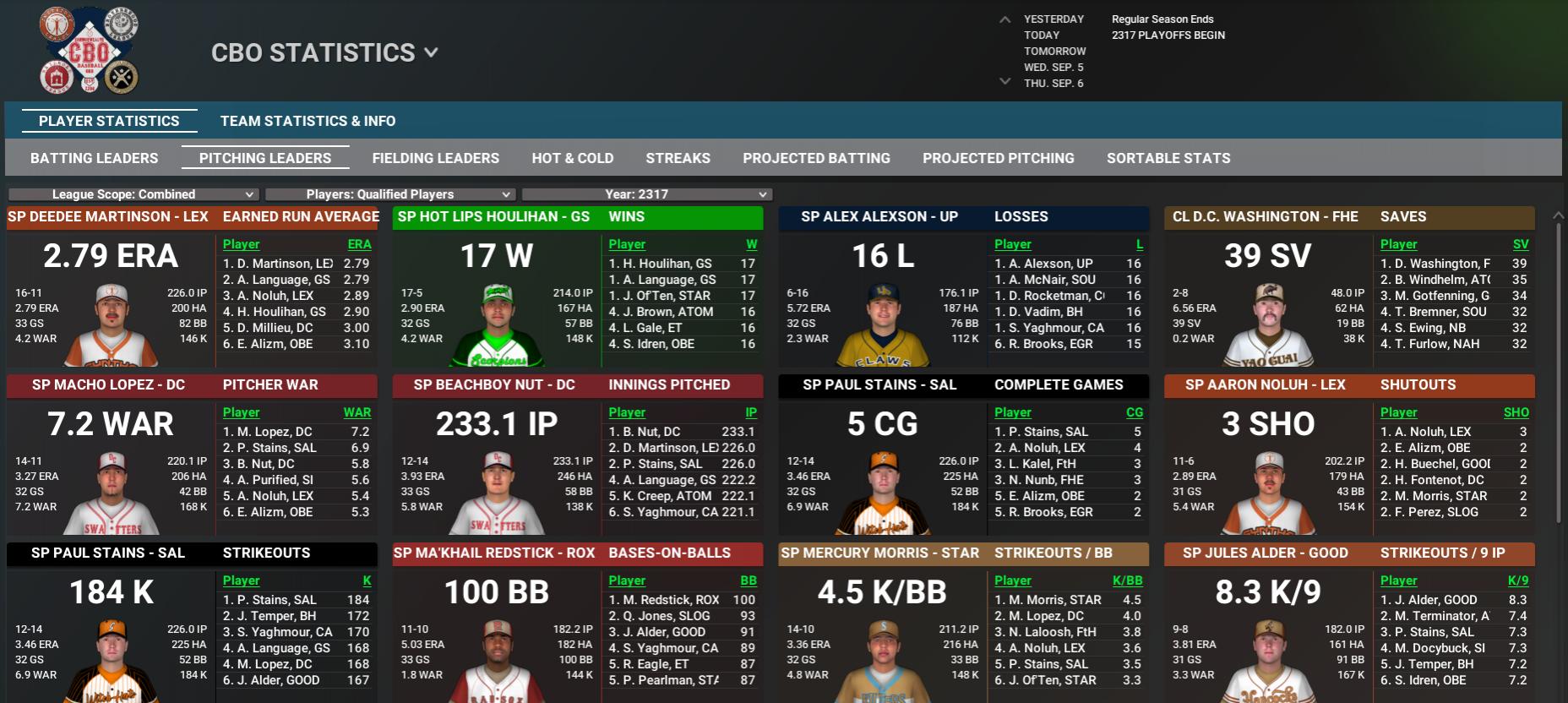The height and width of the screenshot is (703, 1568).
Task: Open the Batting Leaders section
Action: [x=94, y=158]
